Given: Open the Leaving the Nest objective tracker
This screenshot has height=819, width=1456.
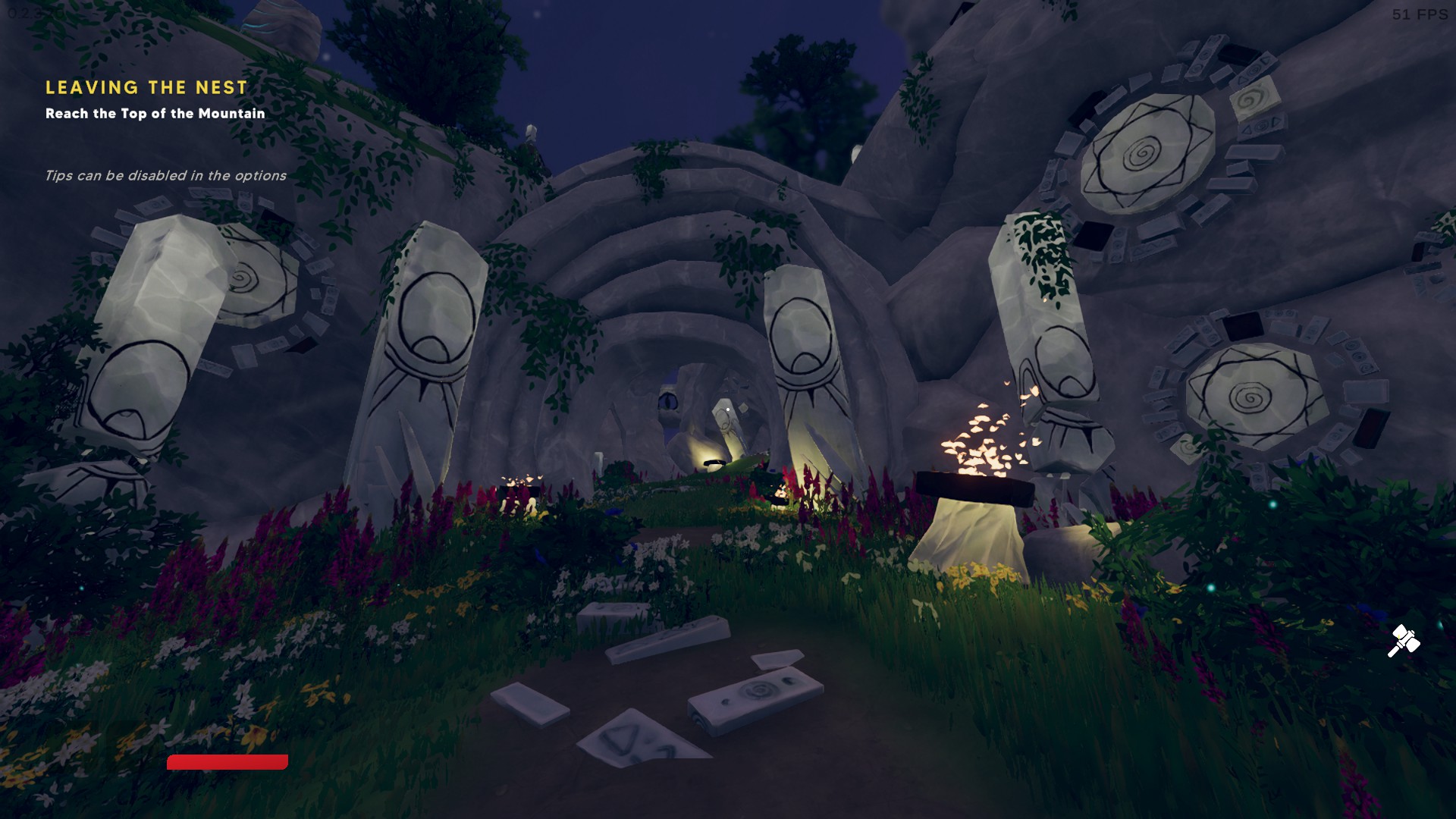Looking at the screenshot, I should click(146, 88).
